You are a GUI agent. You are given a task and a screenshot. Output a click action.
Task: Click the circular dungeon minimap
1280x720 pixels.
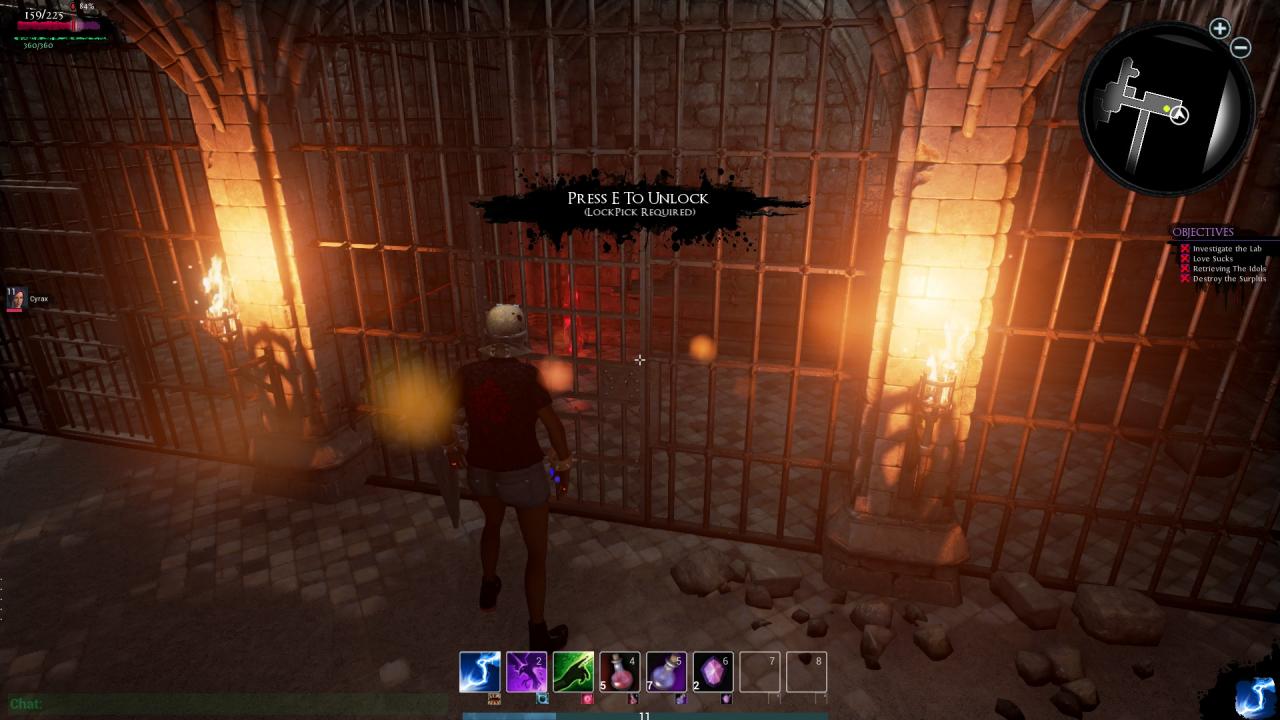(1165, 108)
